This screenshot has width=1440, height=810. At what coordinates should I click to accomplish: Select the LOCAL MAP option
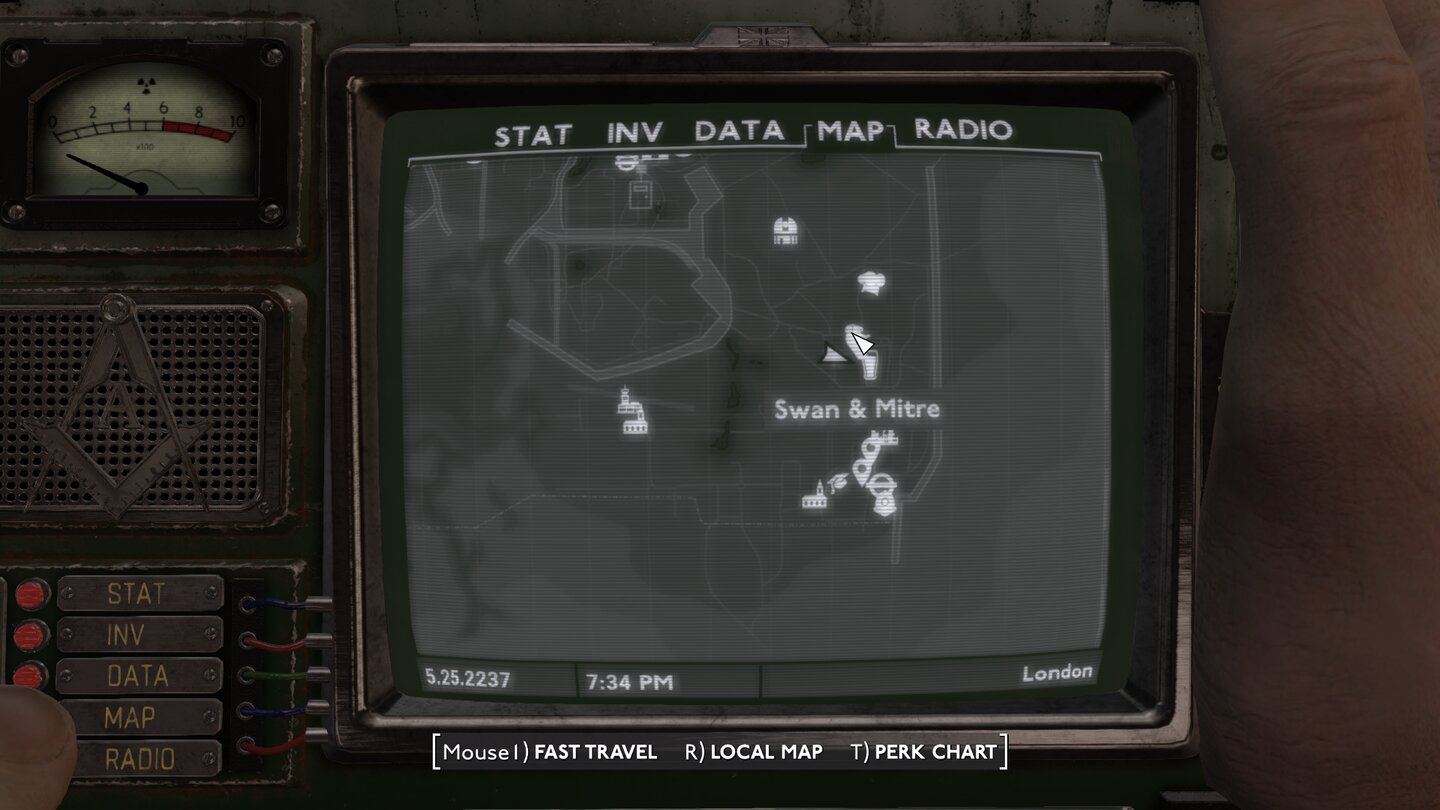click(x=765, y=751)
